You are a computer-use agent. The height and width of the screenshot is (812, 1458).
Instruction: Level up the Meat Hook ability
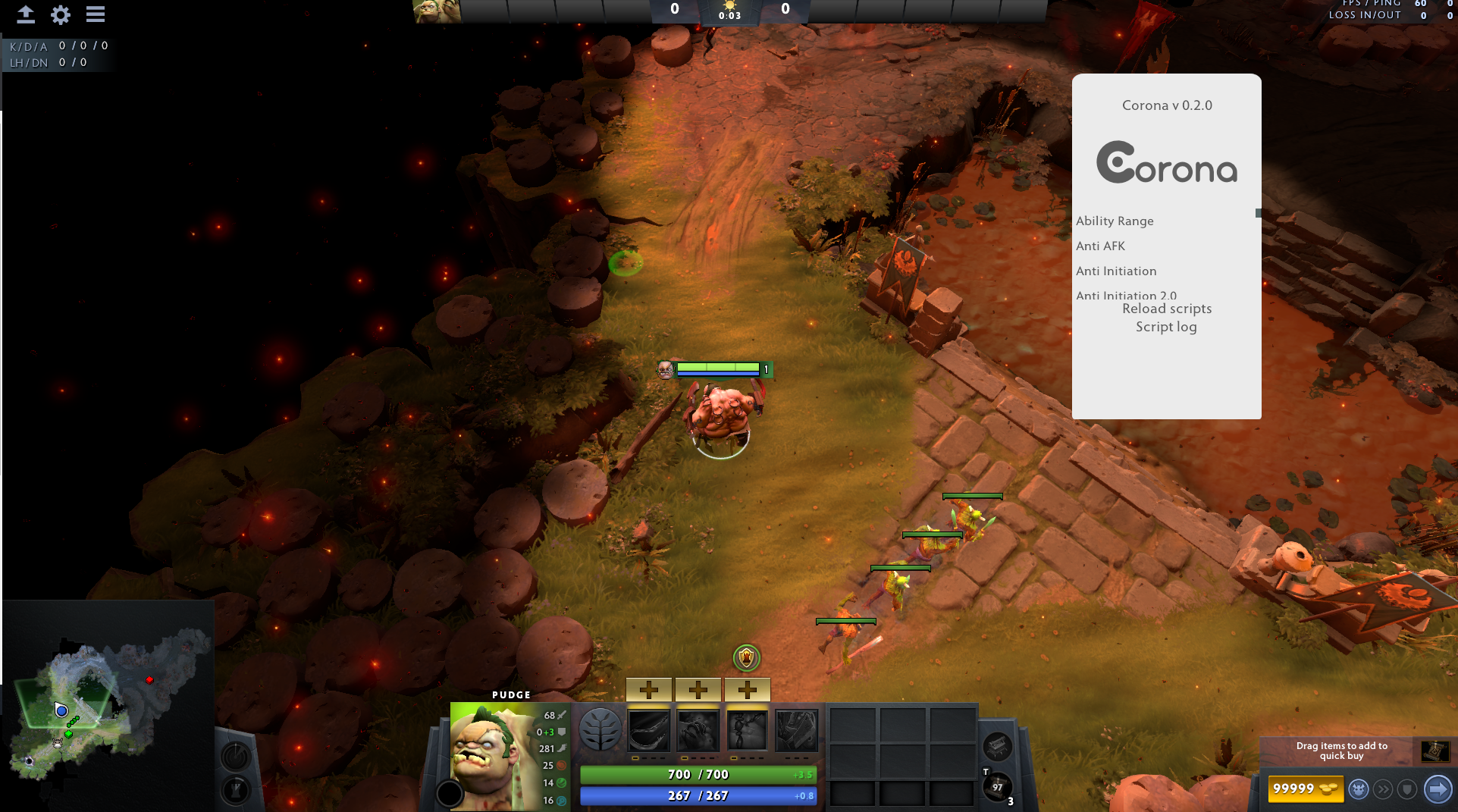point(648,690)
